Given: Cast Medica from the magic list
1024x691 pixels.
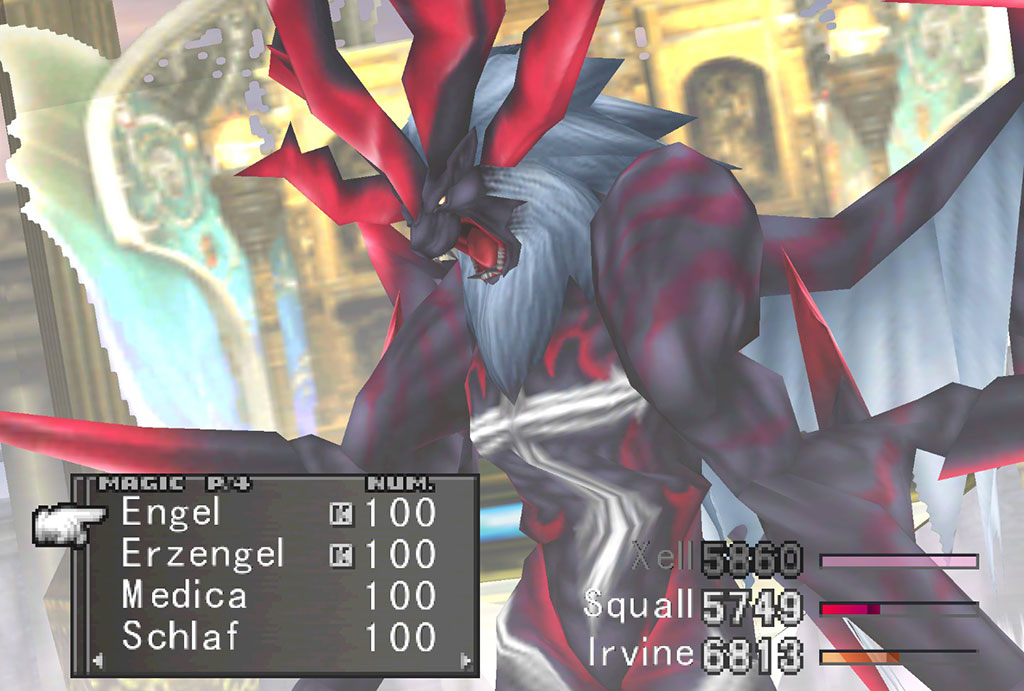Looking at the screenshot, I should (x=184, y=596).
